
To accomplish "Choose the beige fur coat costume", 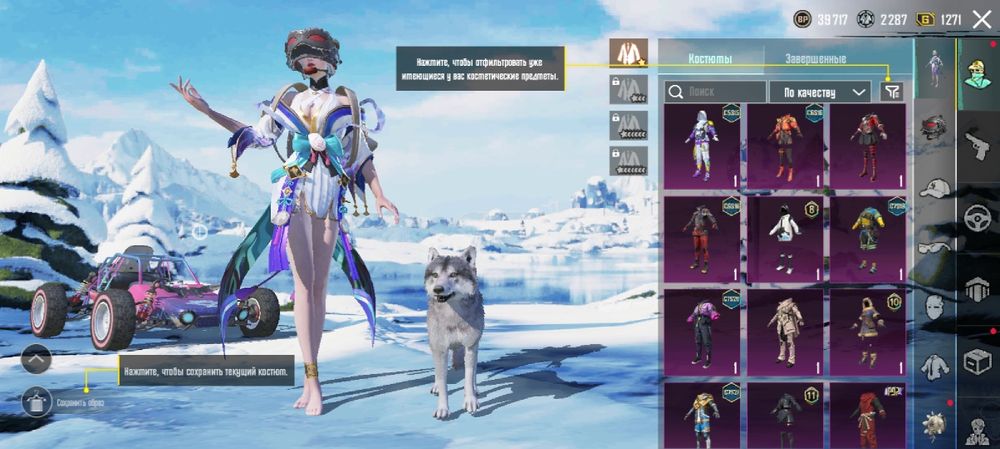I will [x=787, y=330].
